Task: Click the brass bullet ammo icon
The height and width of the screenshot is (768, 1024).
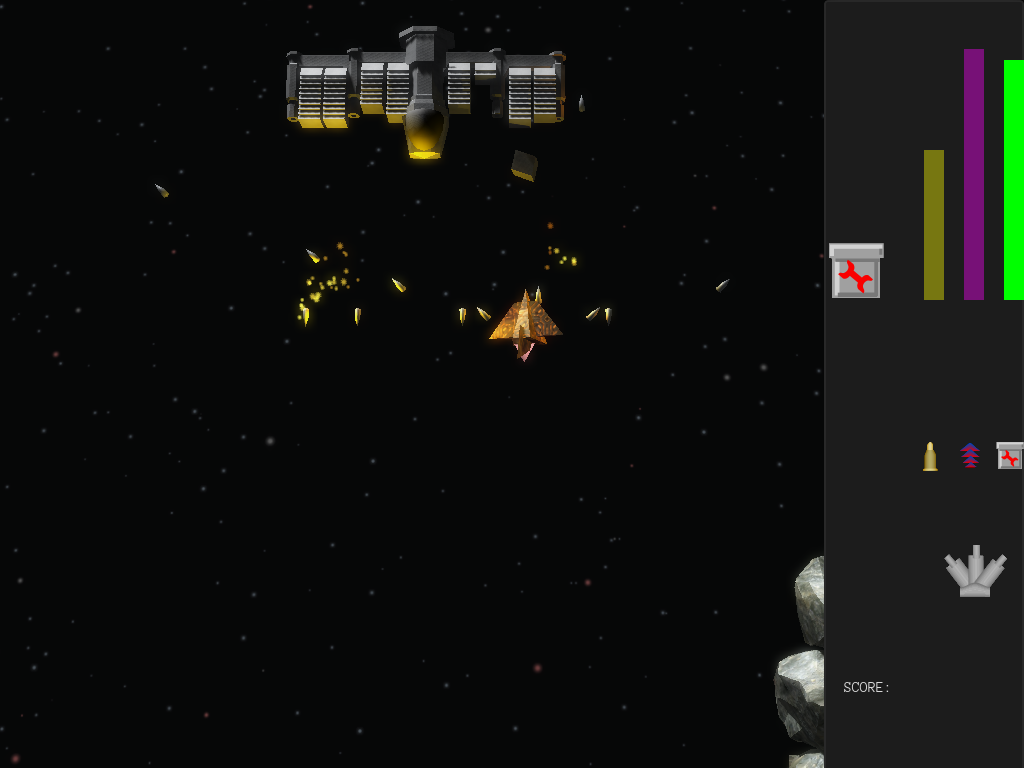Action: [930, 456]
